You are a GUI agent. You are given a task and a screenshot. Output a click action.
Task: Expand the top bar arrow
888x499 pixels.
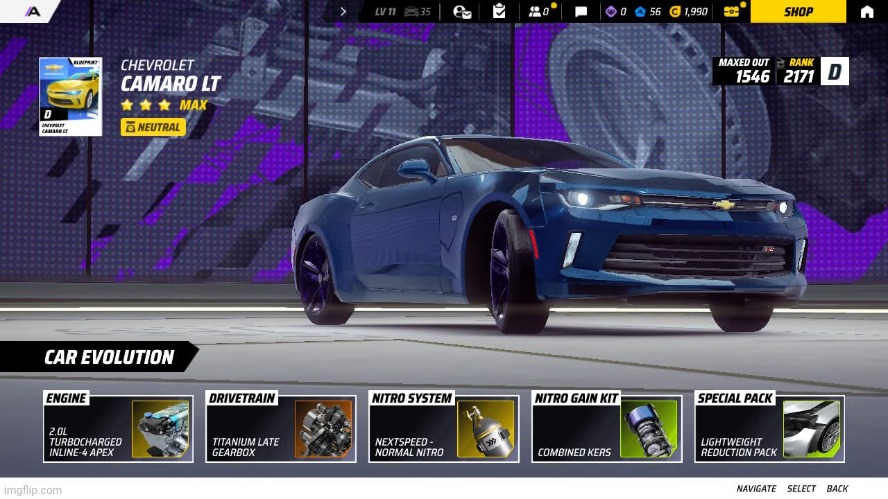click(343, 11)
